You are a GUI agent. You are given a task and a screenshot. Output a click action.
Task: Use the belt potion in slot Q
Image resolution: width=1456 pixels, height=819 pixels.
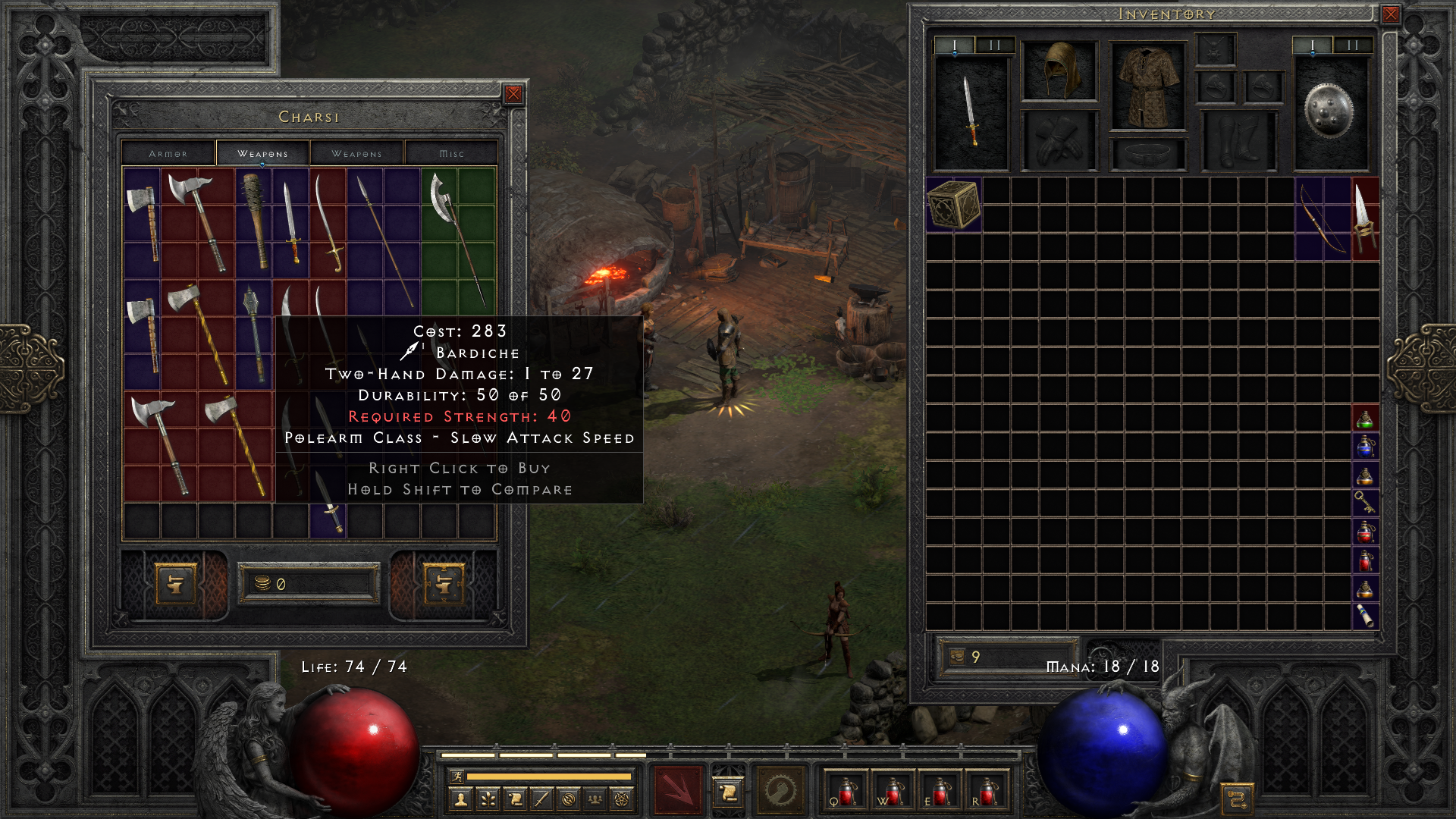[x=846, y=791]
